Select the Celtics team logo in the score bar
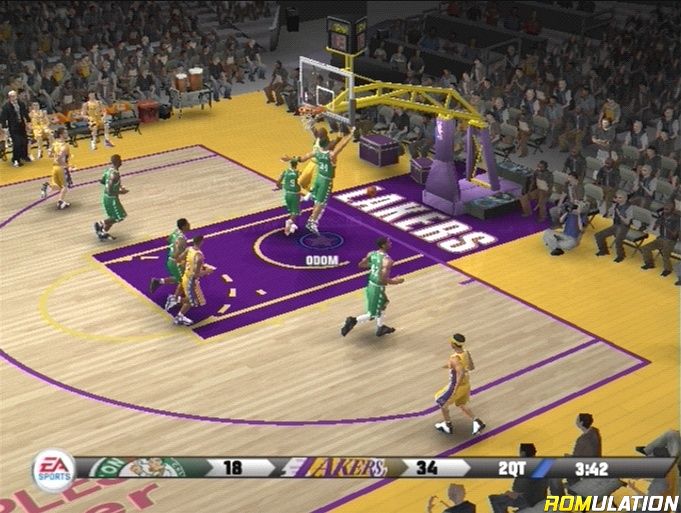Screen dimensions: 681x513 140,467
